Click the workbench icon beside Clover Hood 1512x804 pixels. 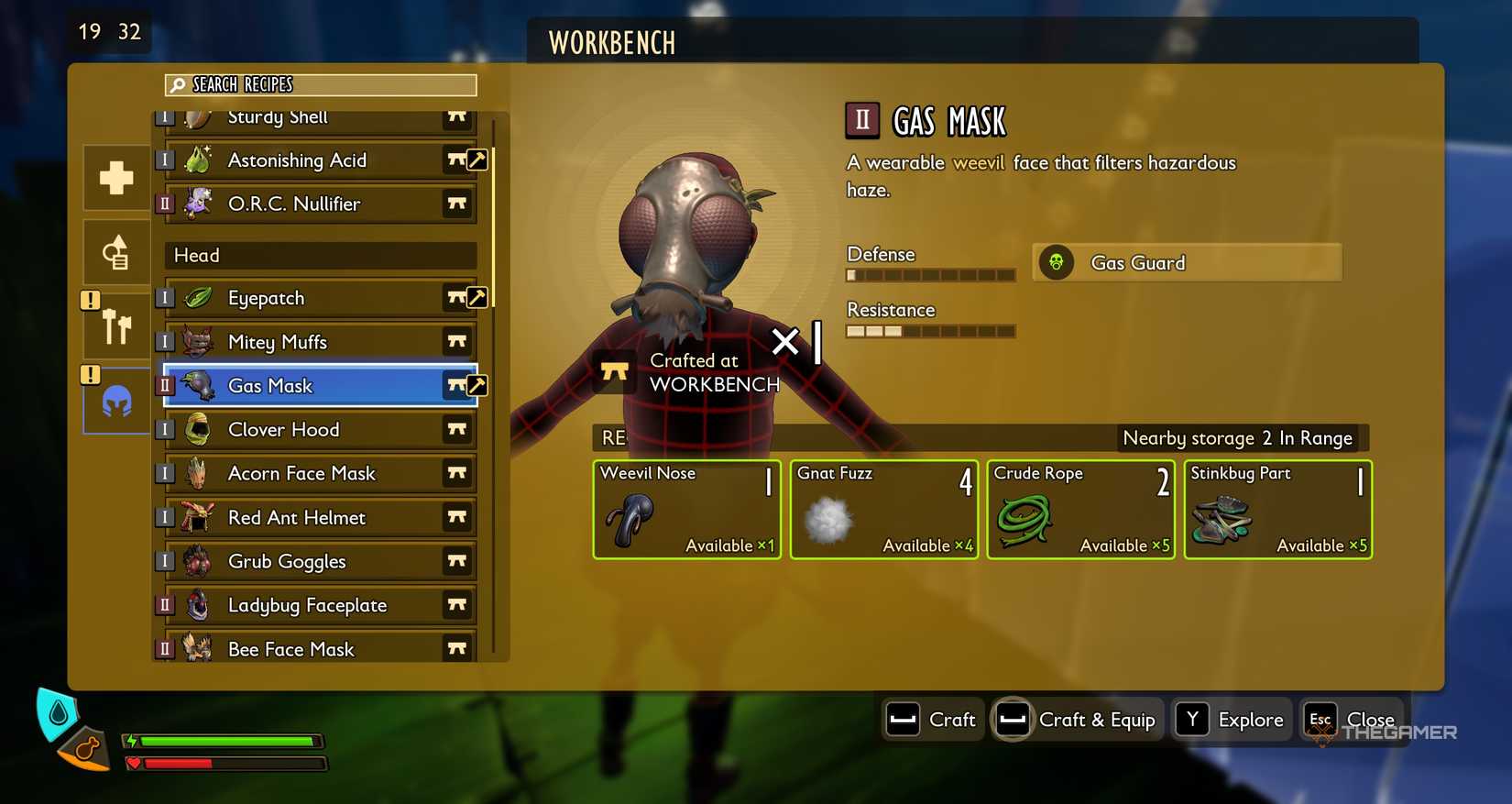[x=457, y=429]
